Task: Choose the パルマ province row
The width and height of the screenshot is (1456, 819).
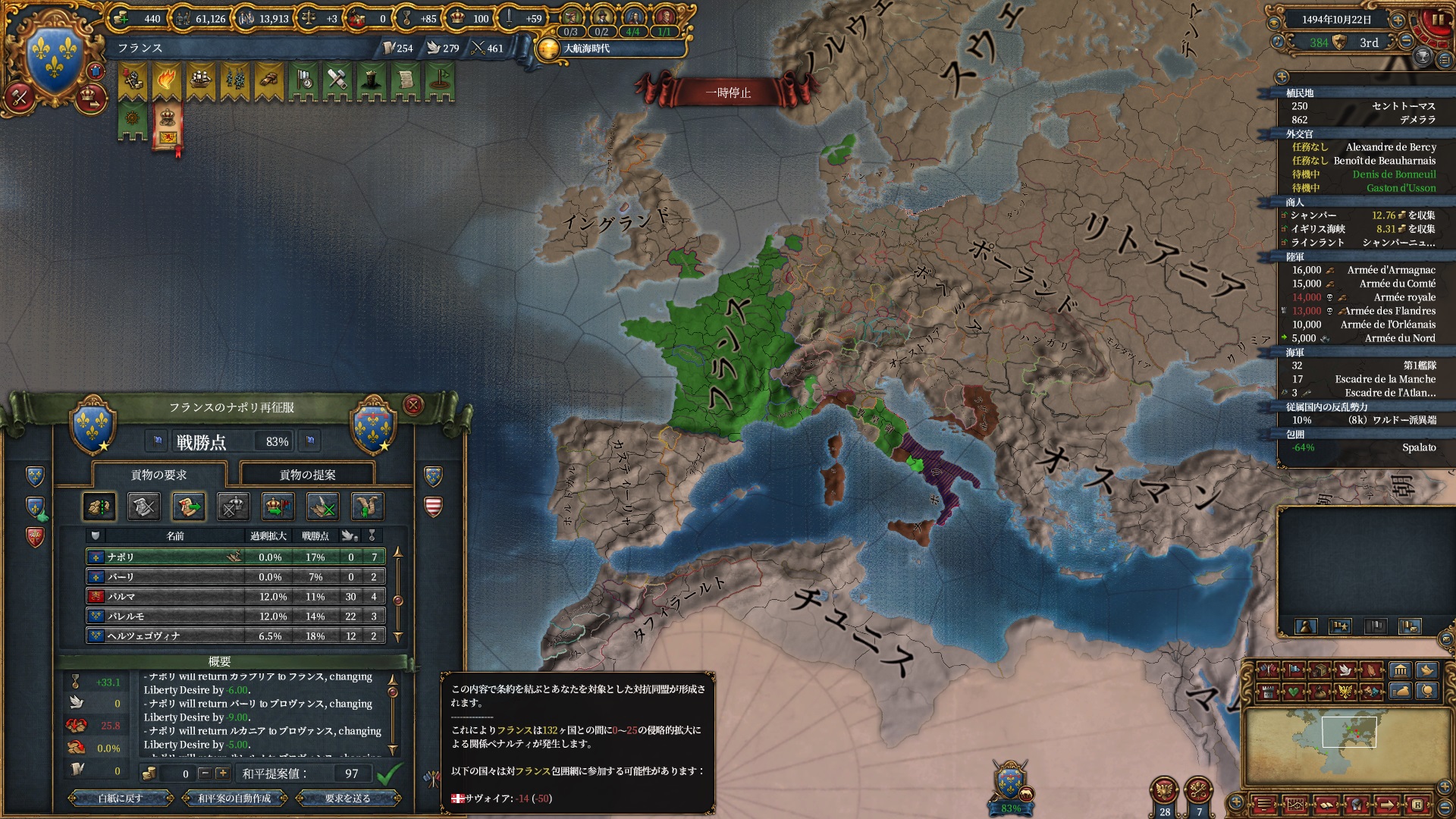Action: coord(235,596)
